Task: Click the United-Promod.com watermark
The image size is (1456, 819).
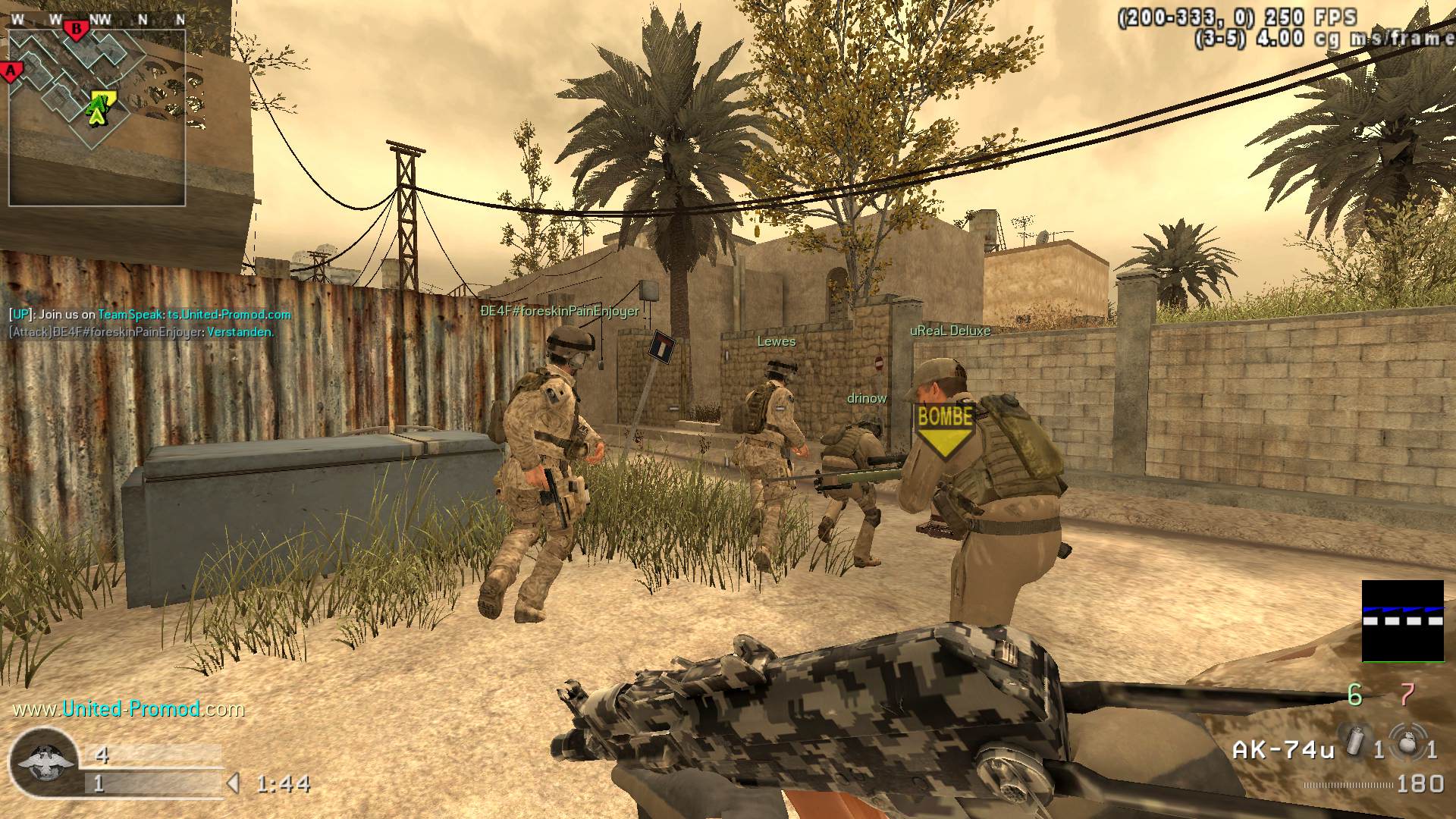Action: (x=129, y=709)
